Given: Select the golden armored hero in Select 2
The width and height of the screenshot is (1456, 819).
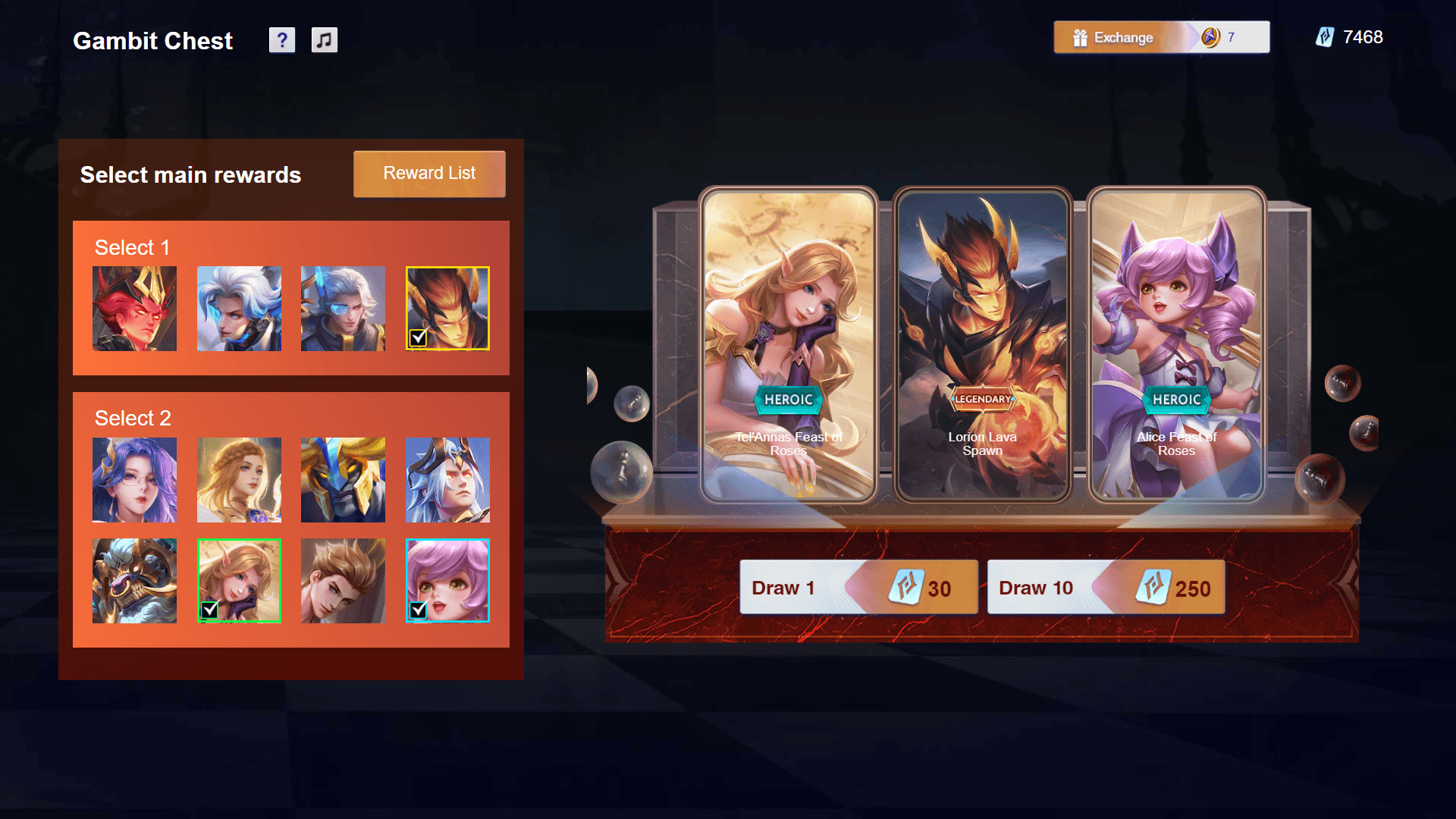Looking at the screenshot, I should click(x=343, y=480).
